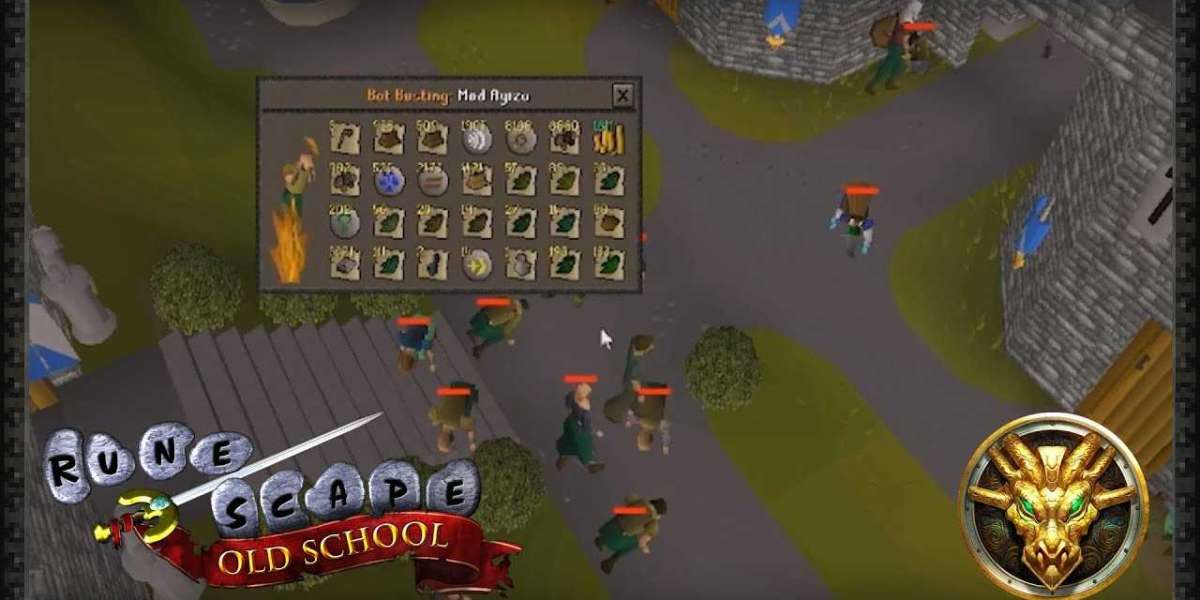
Task: Pick the noted white pouch-shaped item
Action: [520, 264]
